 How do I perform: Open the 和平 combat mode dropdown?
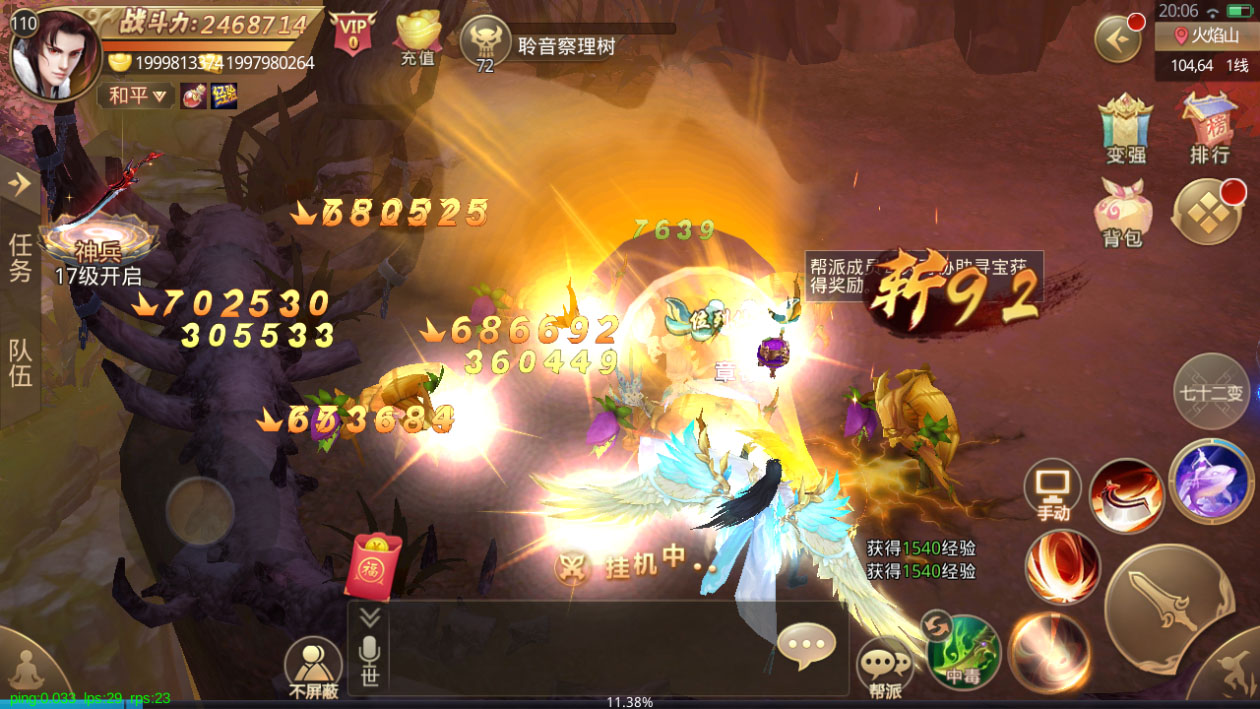point(136,96)
